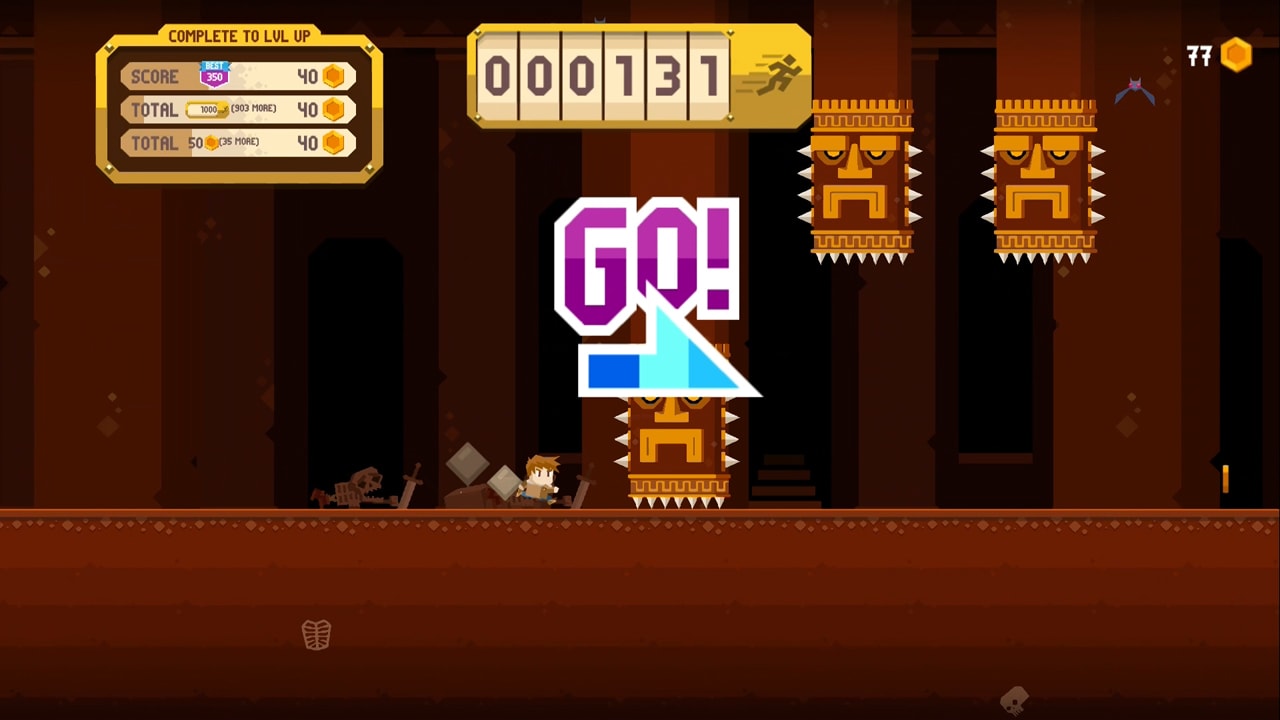Viewport: 1280px width, 720px height.
Task: Click the hexagonal coin icon in the top-right corner
Action: (x=1236, y=56)
